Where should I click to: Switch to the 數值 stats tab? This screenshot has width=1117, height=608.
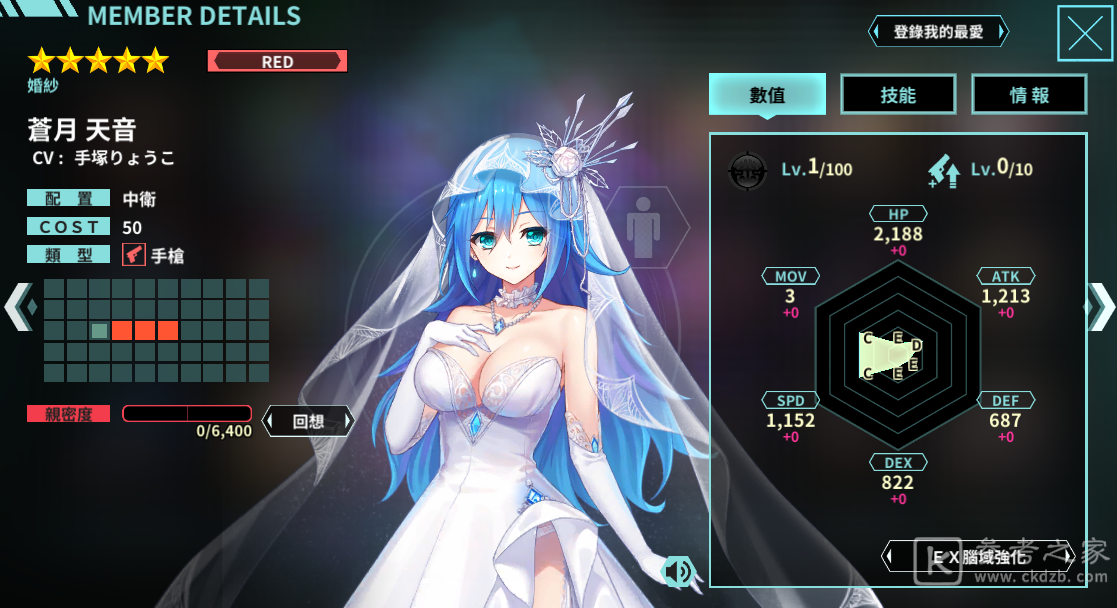pyautogui.click(x=767, y=95)
